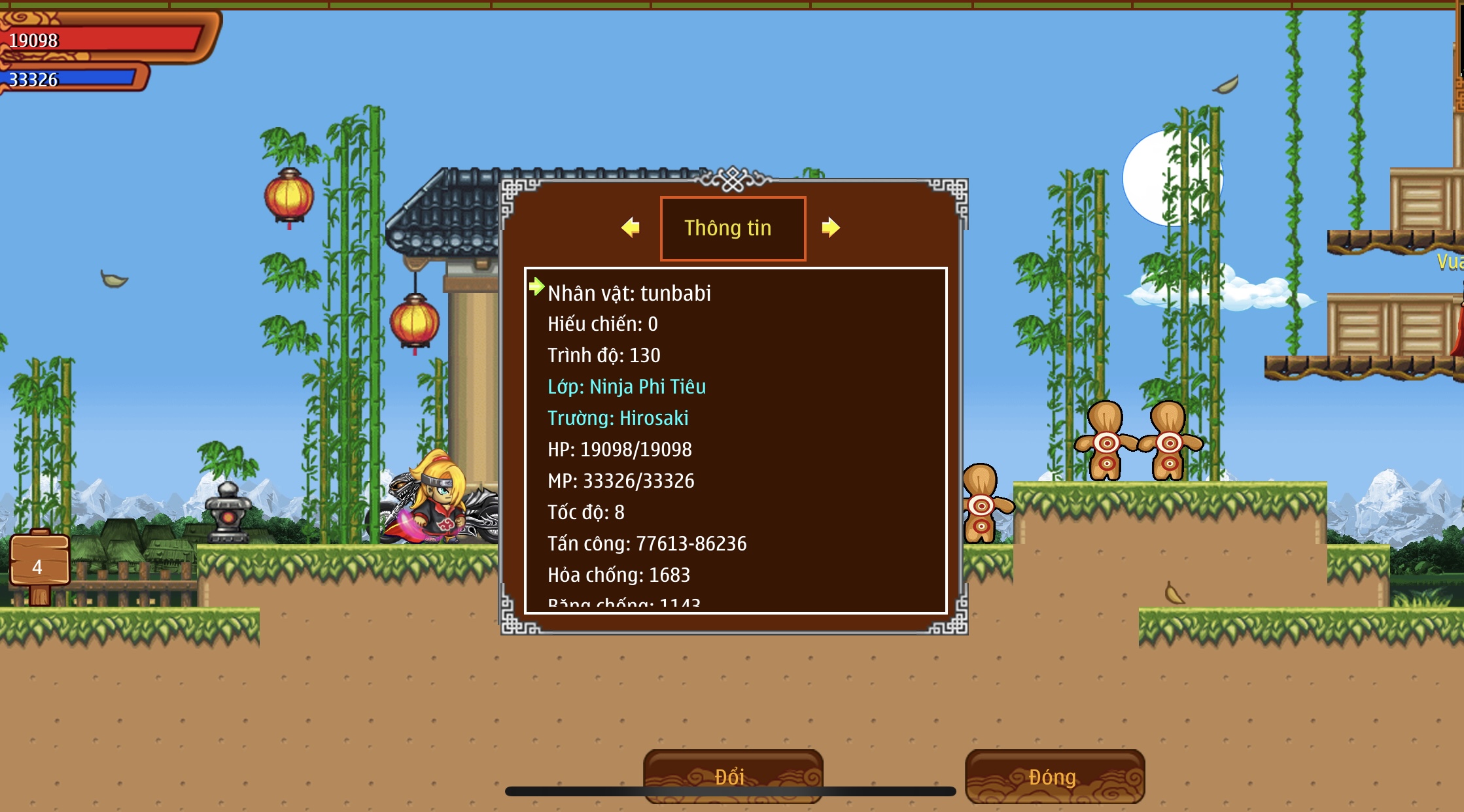Select the Tốc độ: 8 row
The width and height of the screenshot is (1464, 812).
tap(585, 512)
